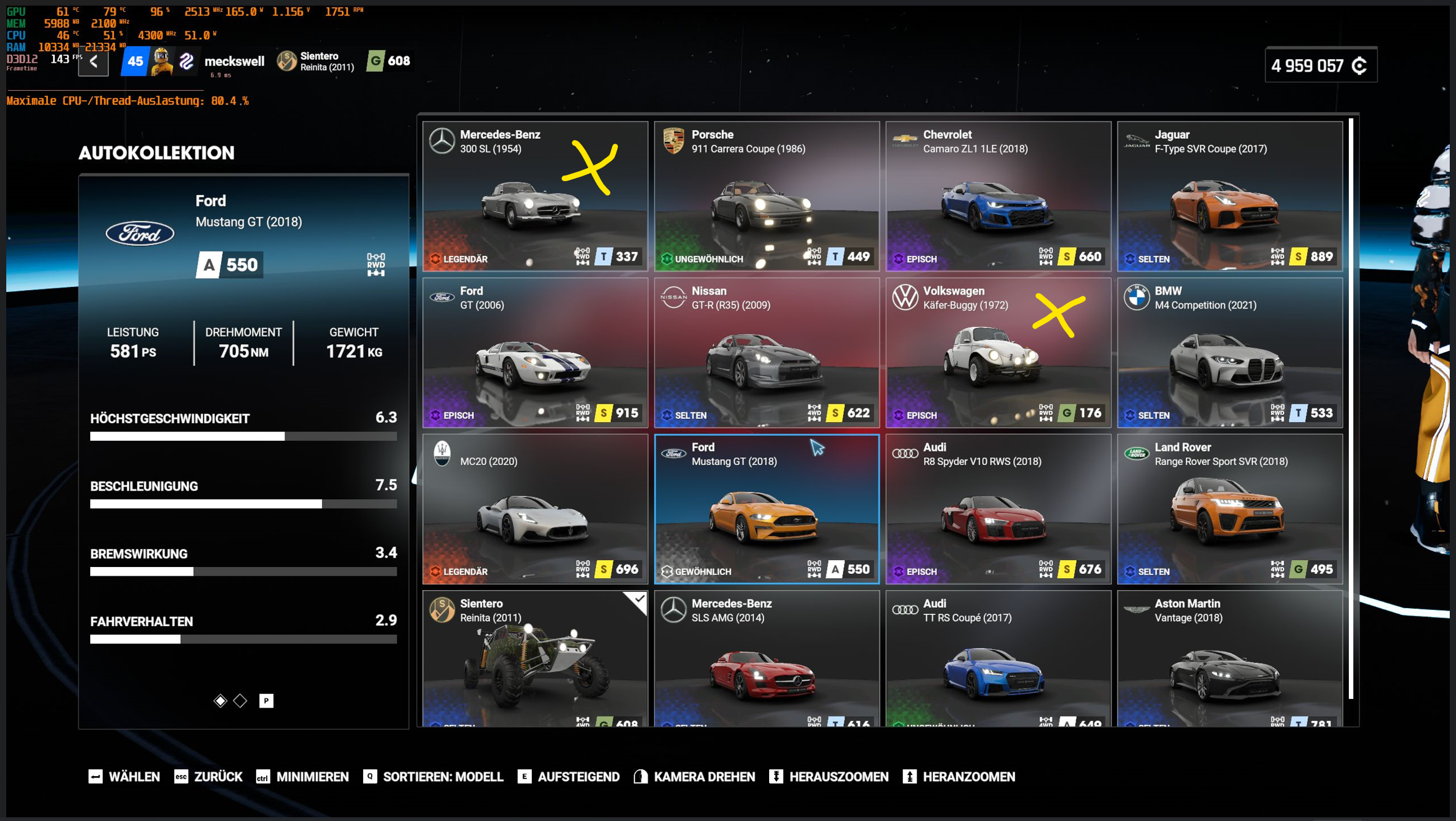The height and width of the screenshot is (821, 1456).
Task: Toggle the checkmark on Sientero Reinita card
Action: pyautogui.click(x=639, y=599)
